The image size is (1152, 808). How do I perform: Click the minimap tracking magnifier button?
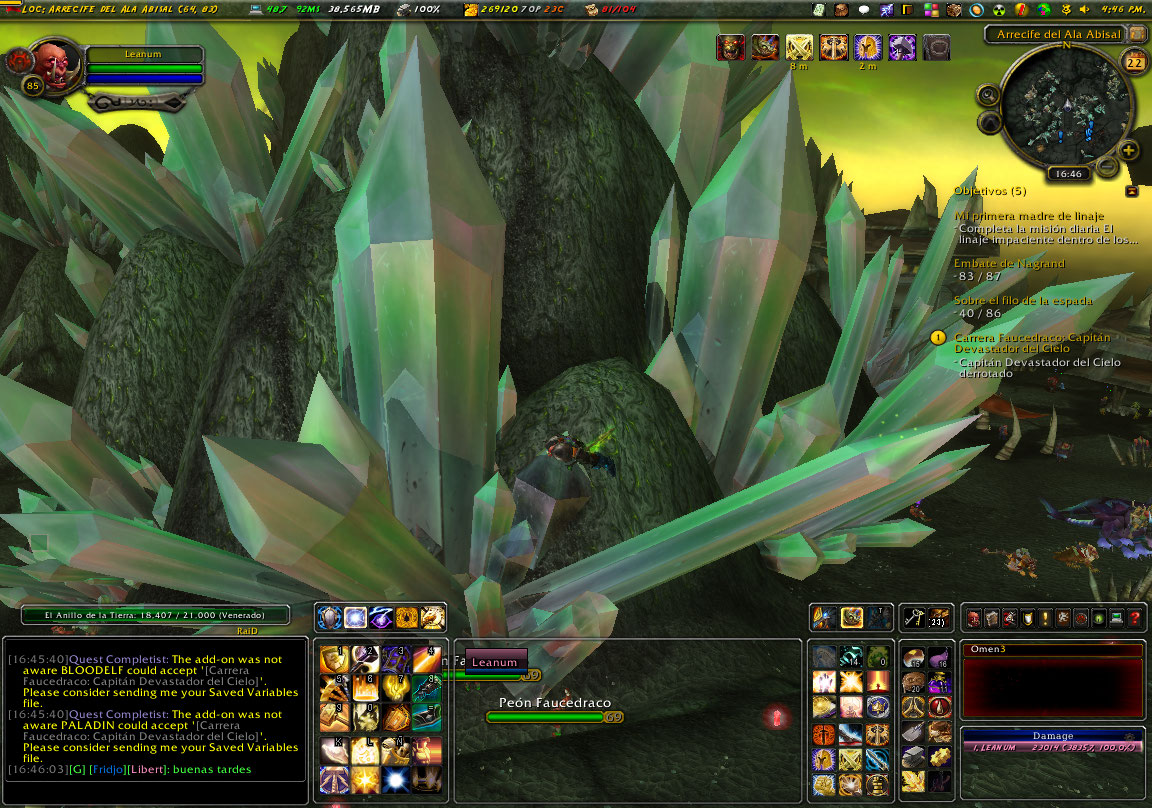click(988, 95)
